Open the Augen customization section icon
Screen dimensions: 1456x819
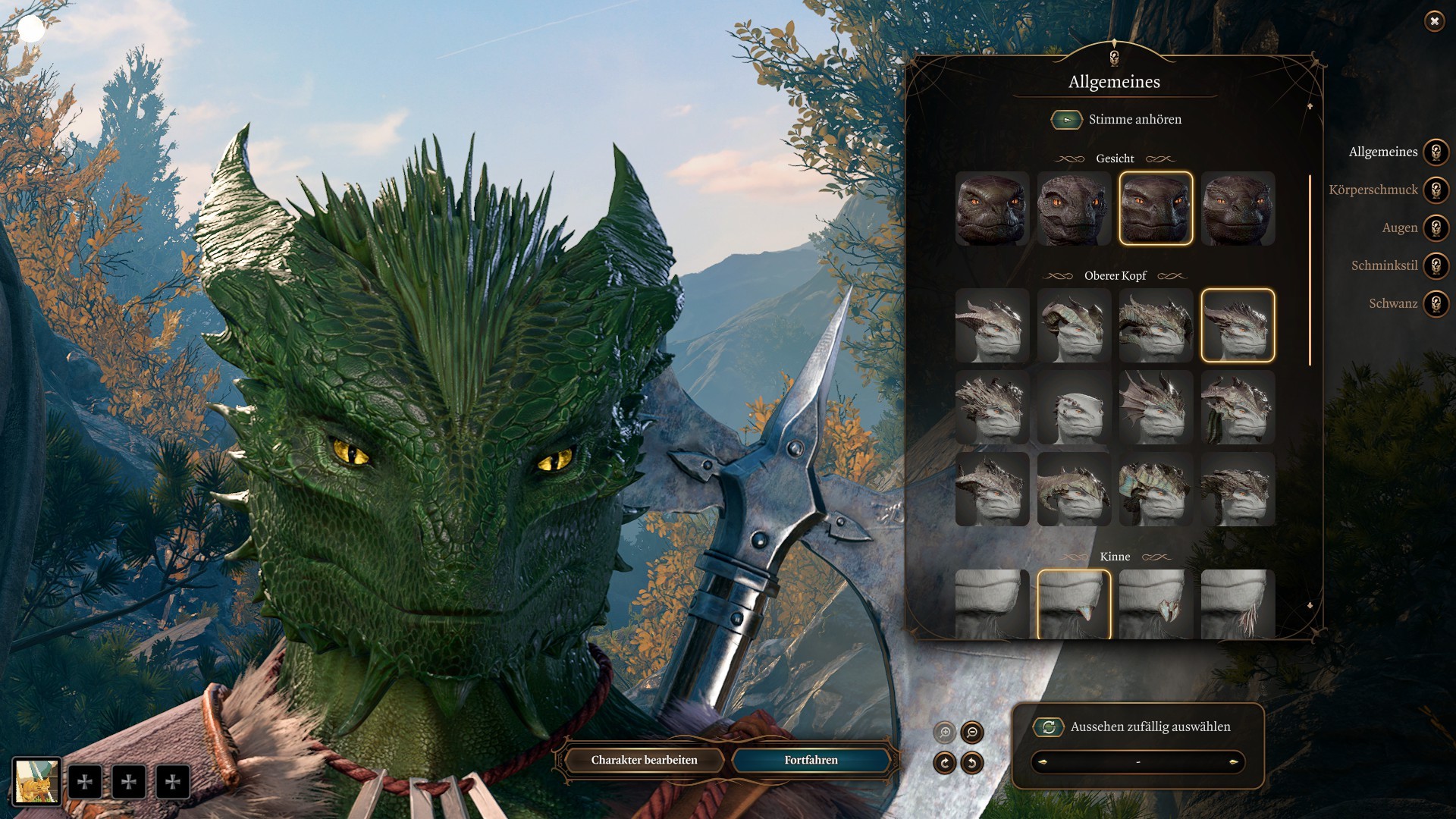[x=1436, y=228]
